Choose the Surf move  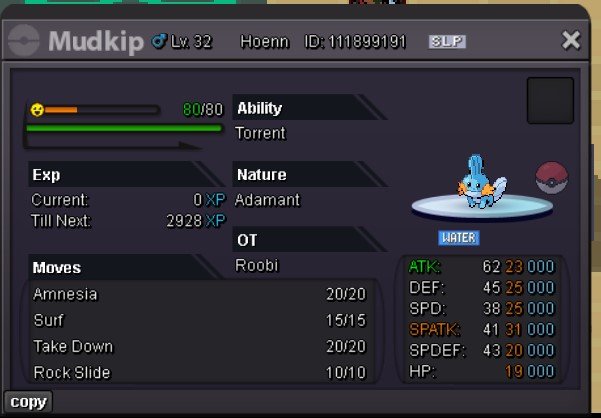(x=199, y=321)
